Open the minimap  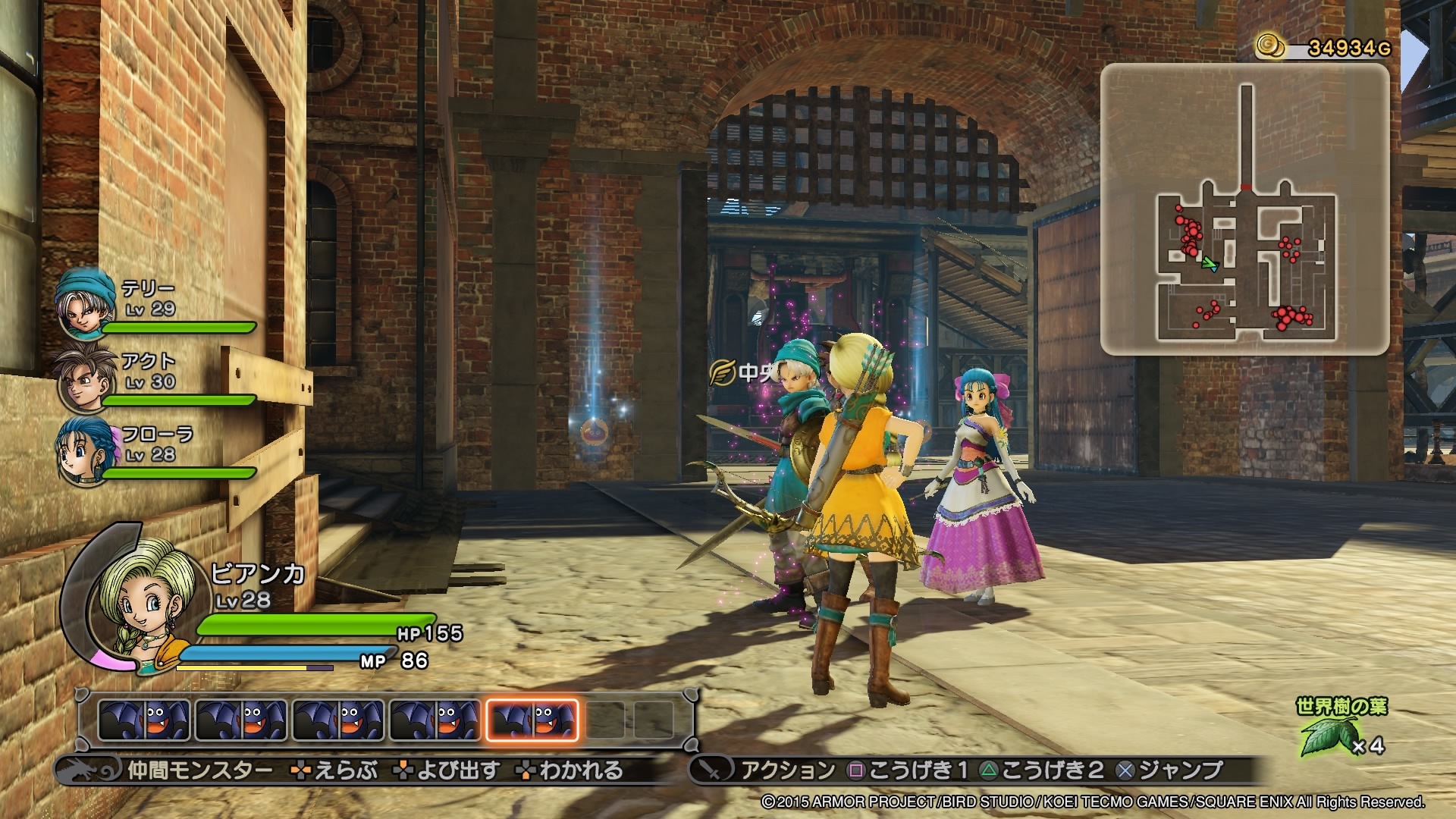click(x=1244, y=209)
